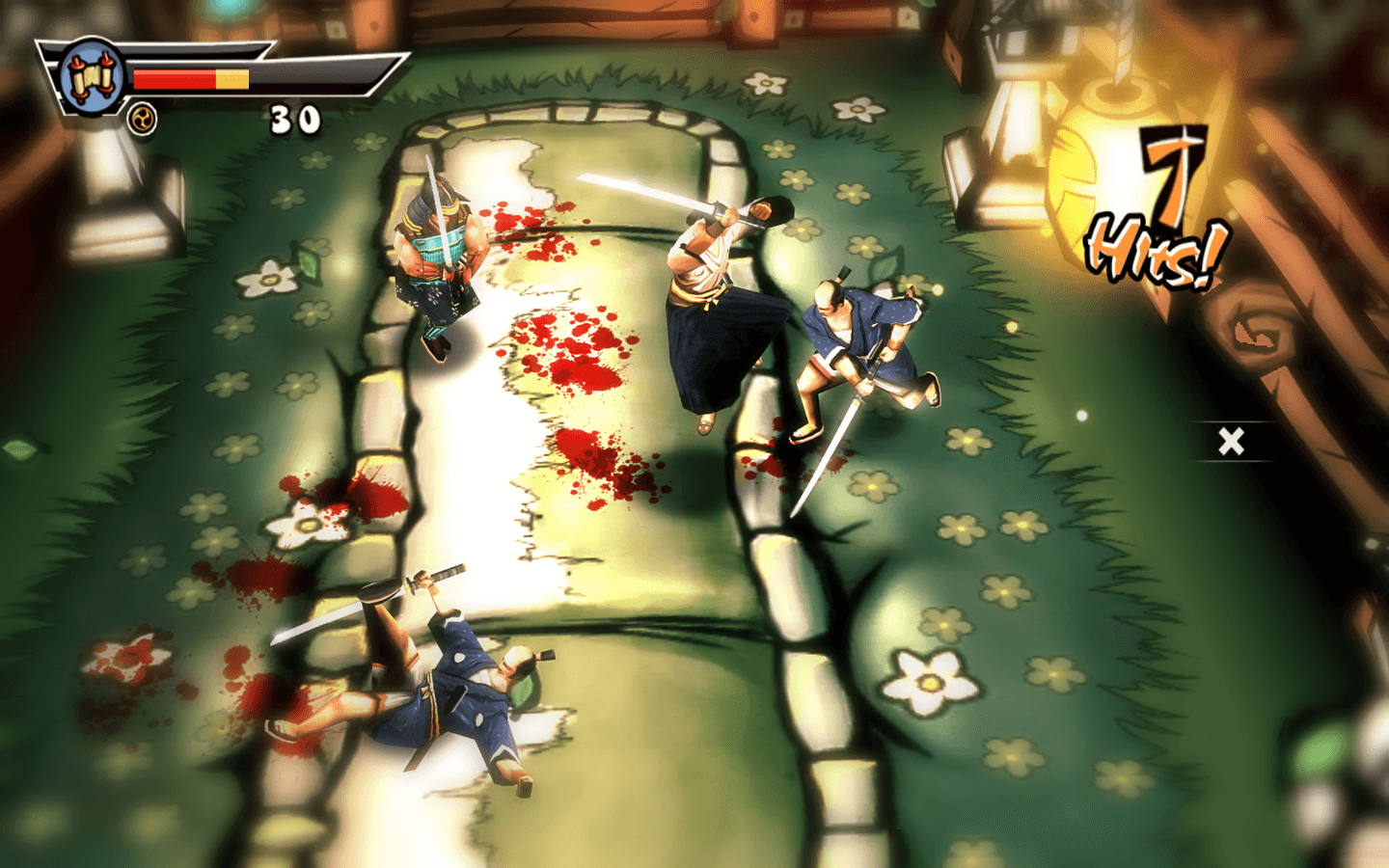1389x868 pixels.
Task: Click the karma coin icon
Action: pos(143,120)
